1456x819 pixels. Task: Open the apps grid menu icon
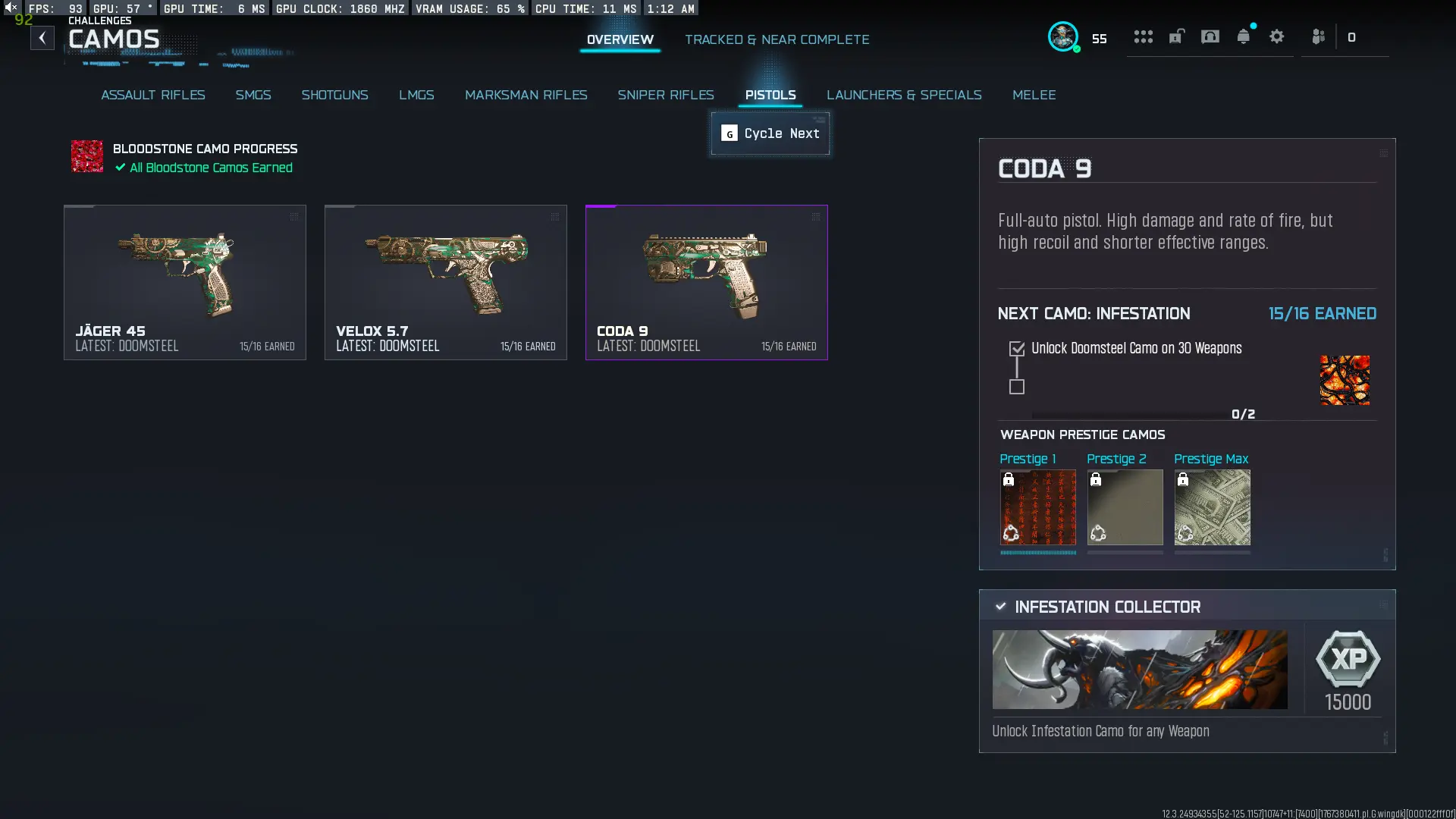[1144, 36]
